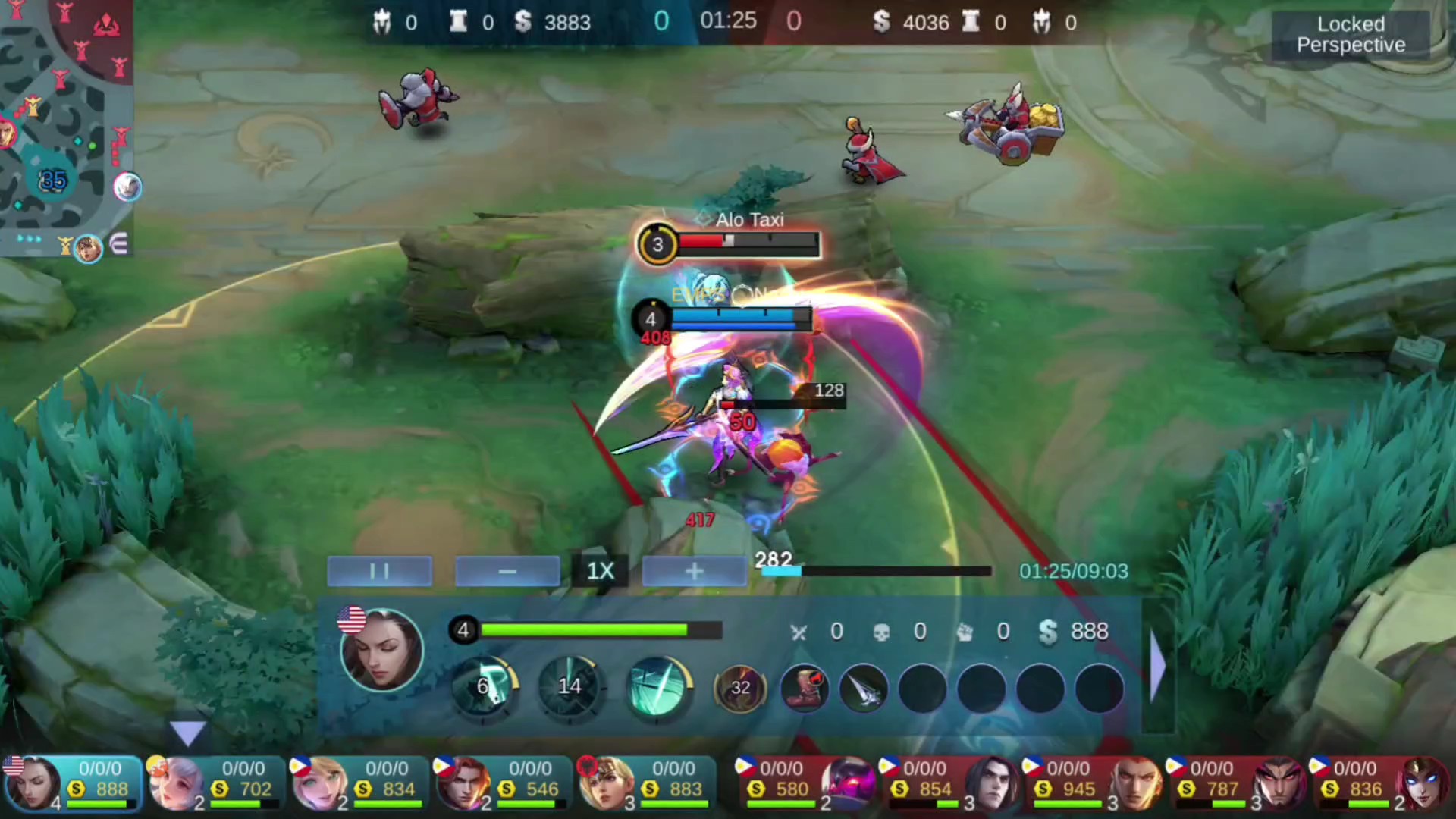Image resolution: width=1456 pixels, height=819 pixels.
Task: Select the second skill icon showing cooldown 14
Action: [x=570, y=687]
